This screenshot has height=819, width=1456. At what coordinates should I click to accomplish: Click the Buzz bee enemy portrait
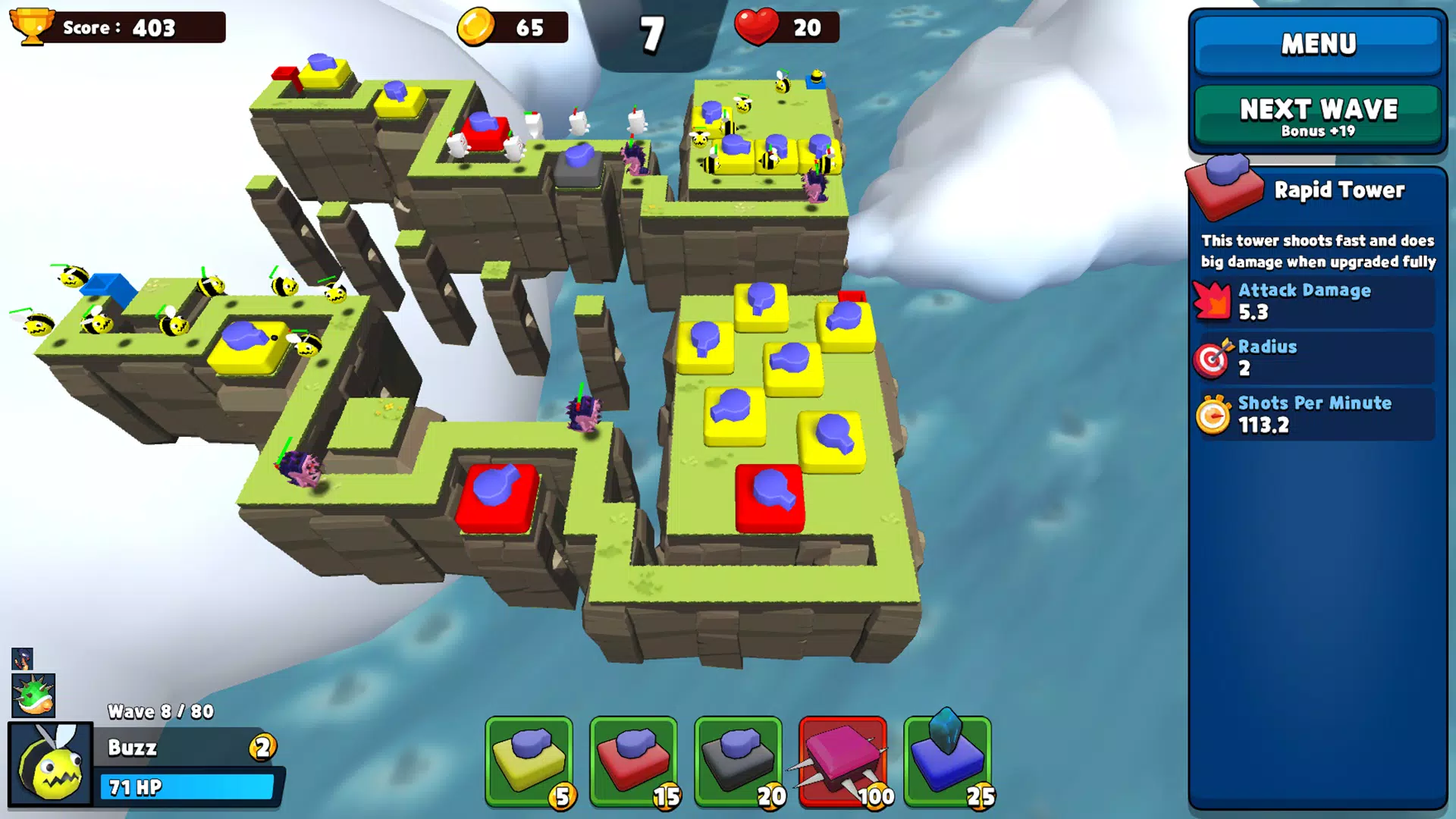[51, 764]
